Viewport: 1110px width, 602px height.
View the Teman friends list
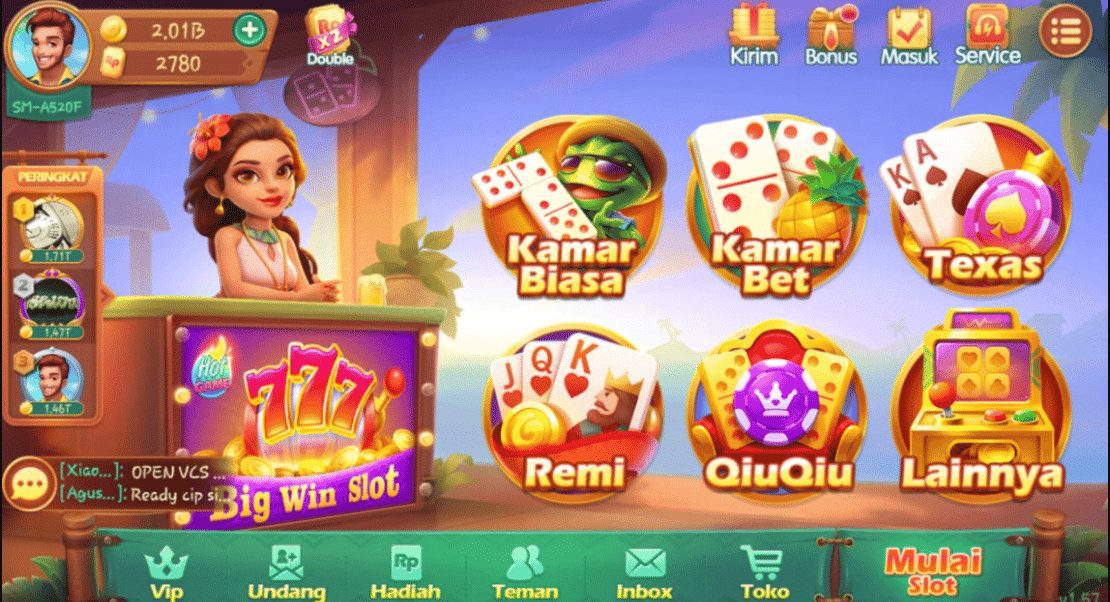coord(525,572)
